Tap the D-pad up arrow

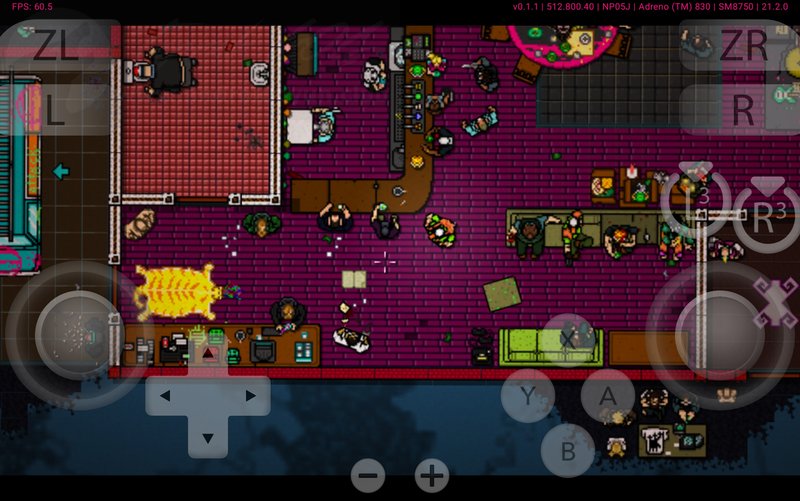click(x=208, y=355)
